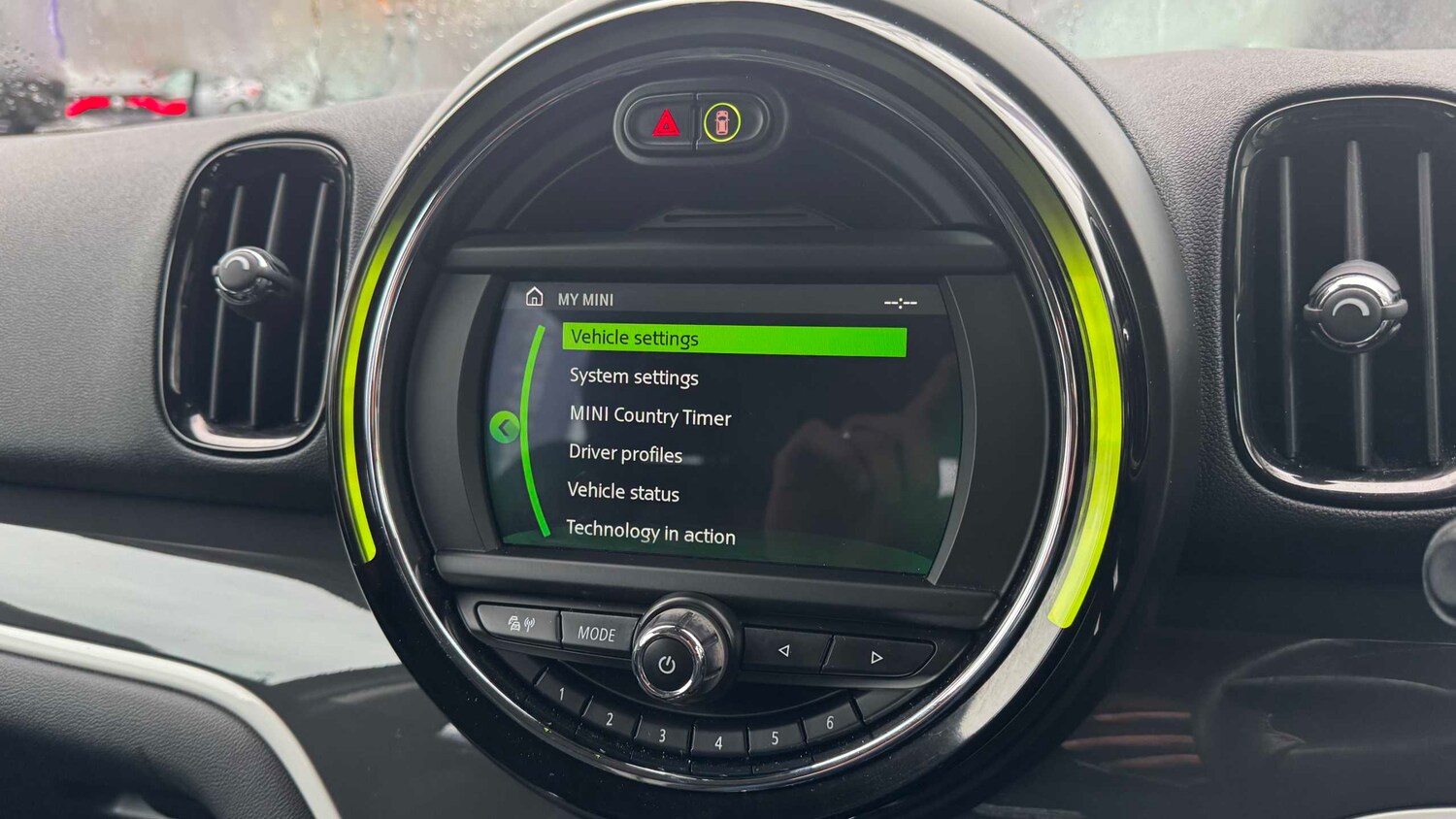Open the MINI Country Timer
The image size is (1456, 819).
[x=650, y=417]
